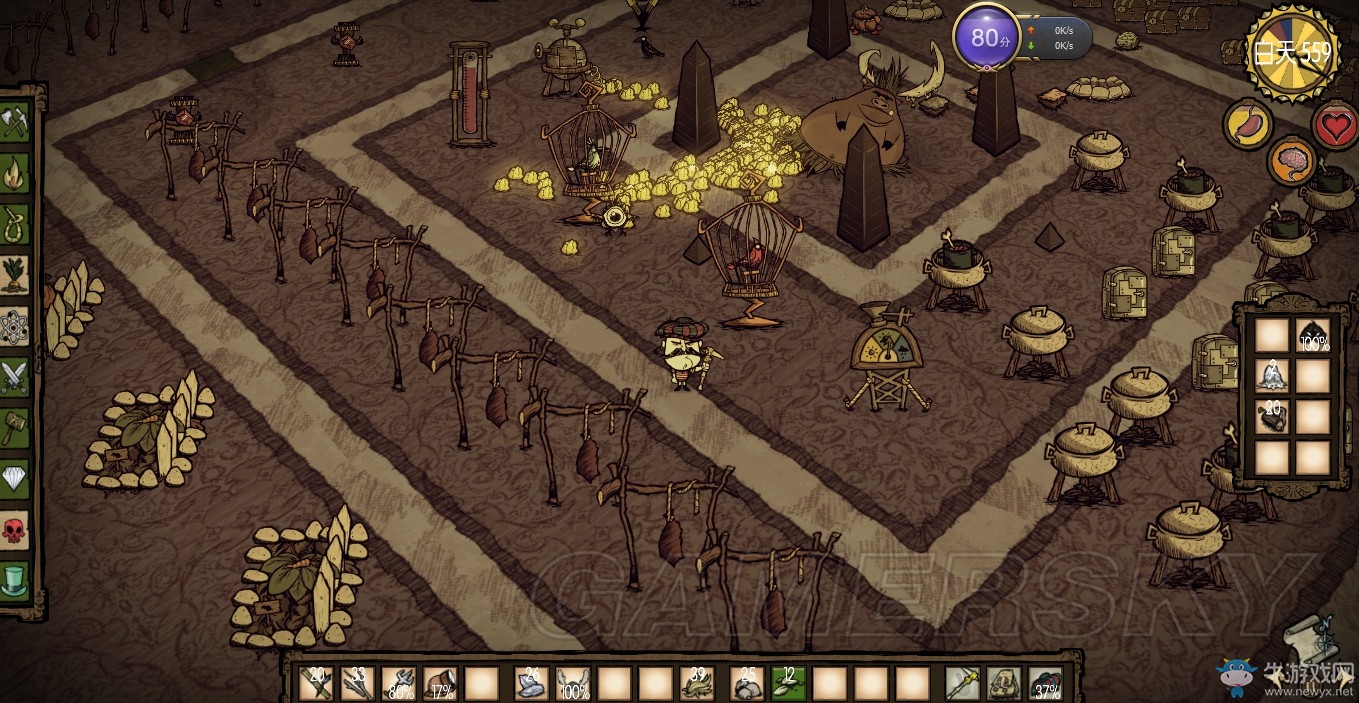Image resolution: width=1359 pixels, height=703 pixels.
Task: Open the Science atom crafting tab
Action: (15, 326)
